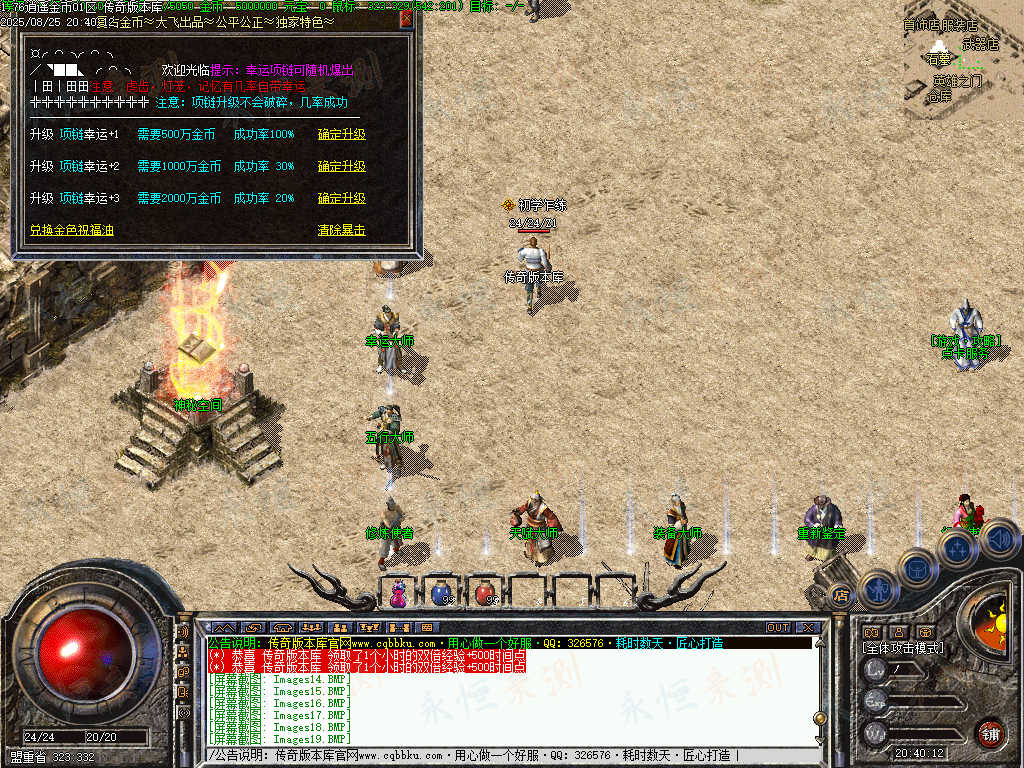Click the red 铺 stall button
Screen dimensions: 1024x768
coord(990,732)
